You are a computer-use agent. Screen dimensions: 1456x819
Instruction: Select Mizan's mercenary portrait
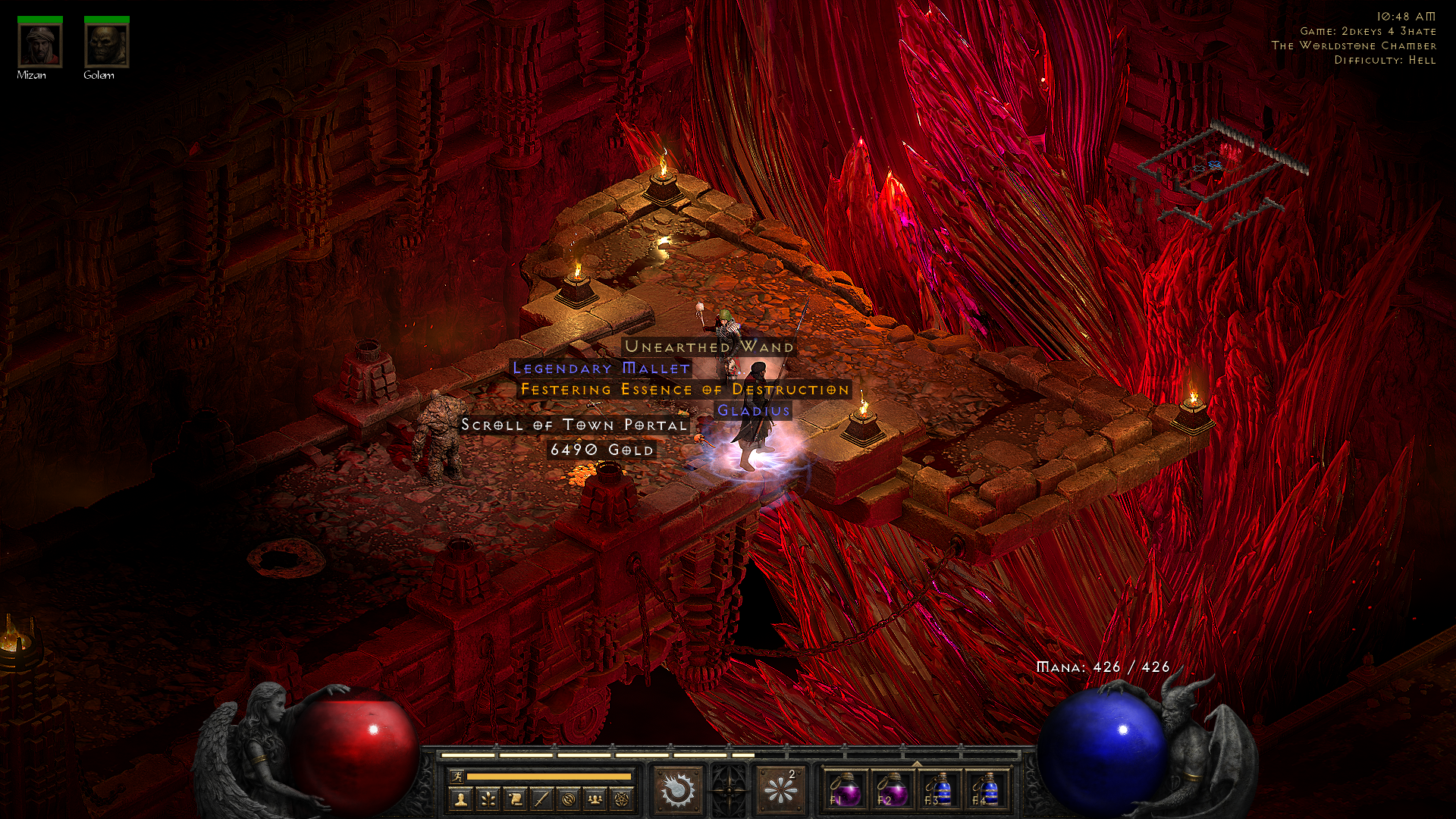click(x=40, y=45)
